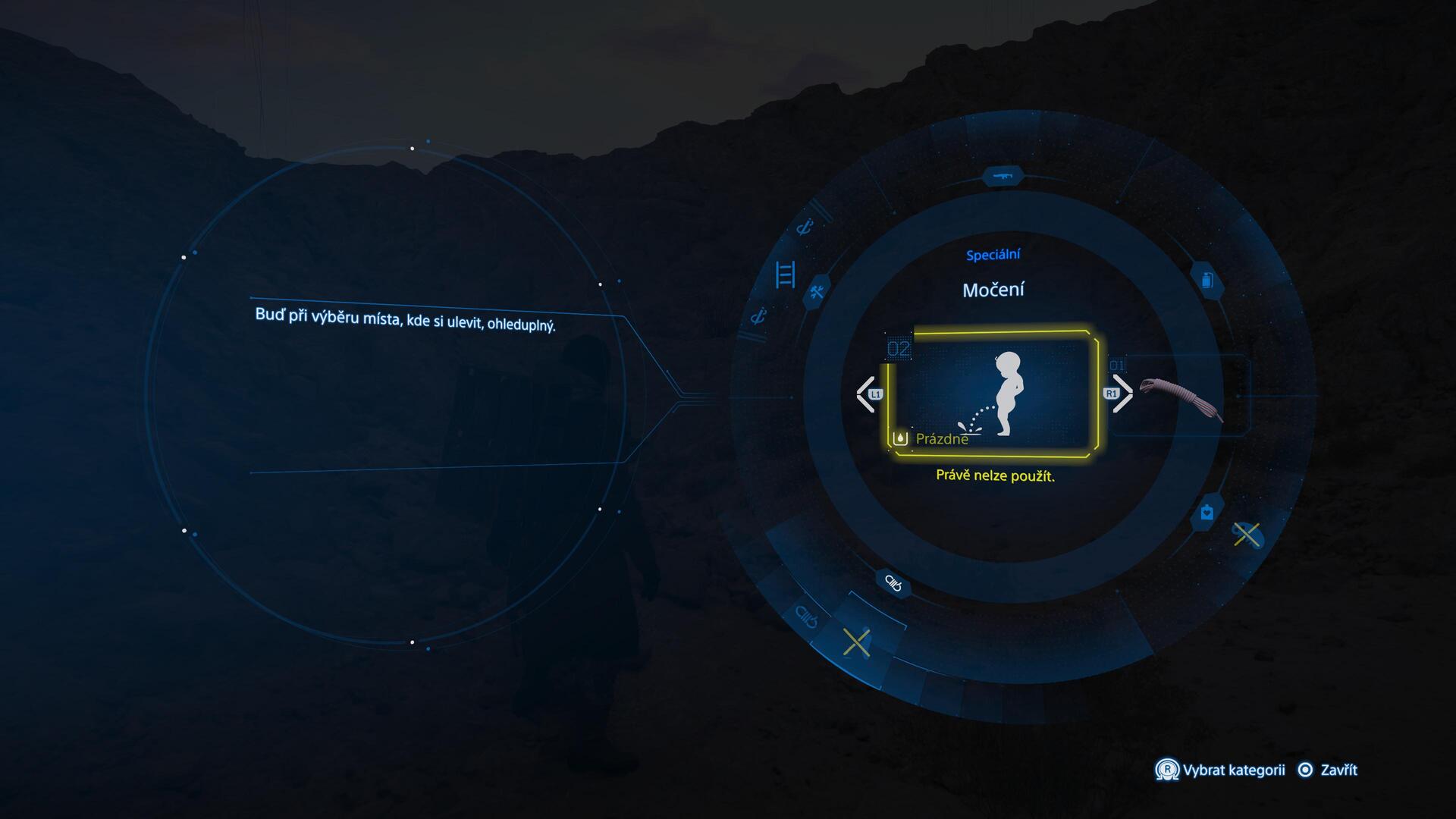Open the tools category with wrench icon
1456x819 pixels.
pyautogui.click(x=817, y=292)
